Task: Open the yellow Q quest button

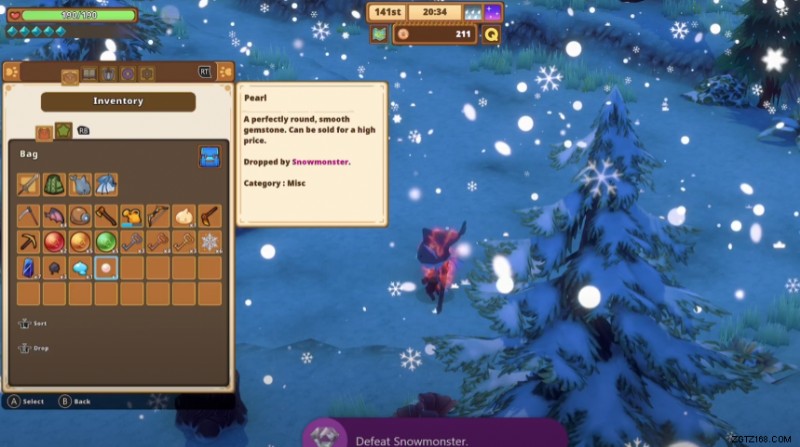Action: [491, 35]
